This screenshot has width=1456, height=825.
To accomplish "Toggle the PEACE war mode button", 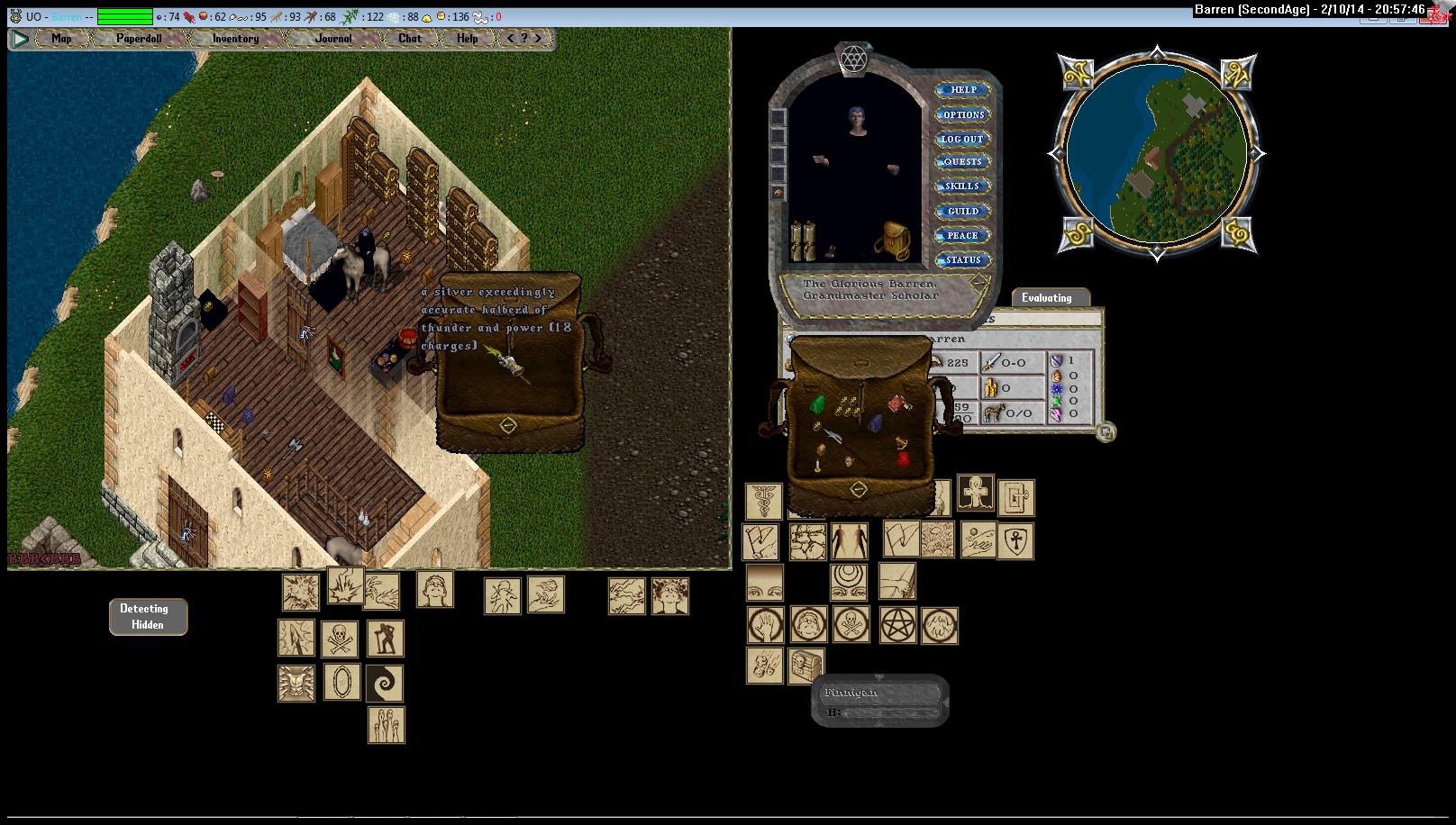I will coord(963,235).
